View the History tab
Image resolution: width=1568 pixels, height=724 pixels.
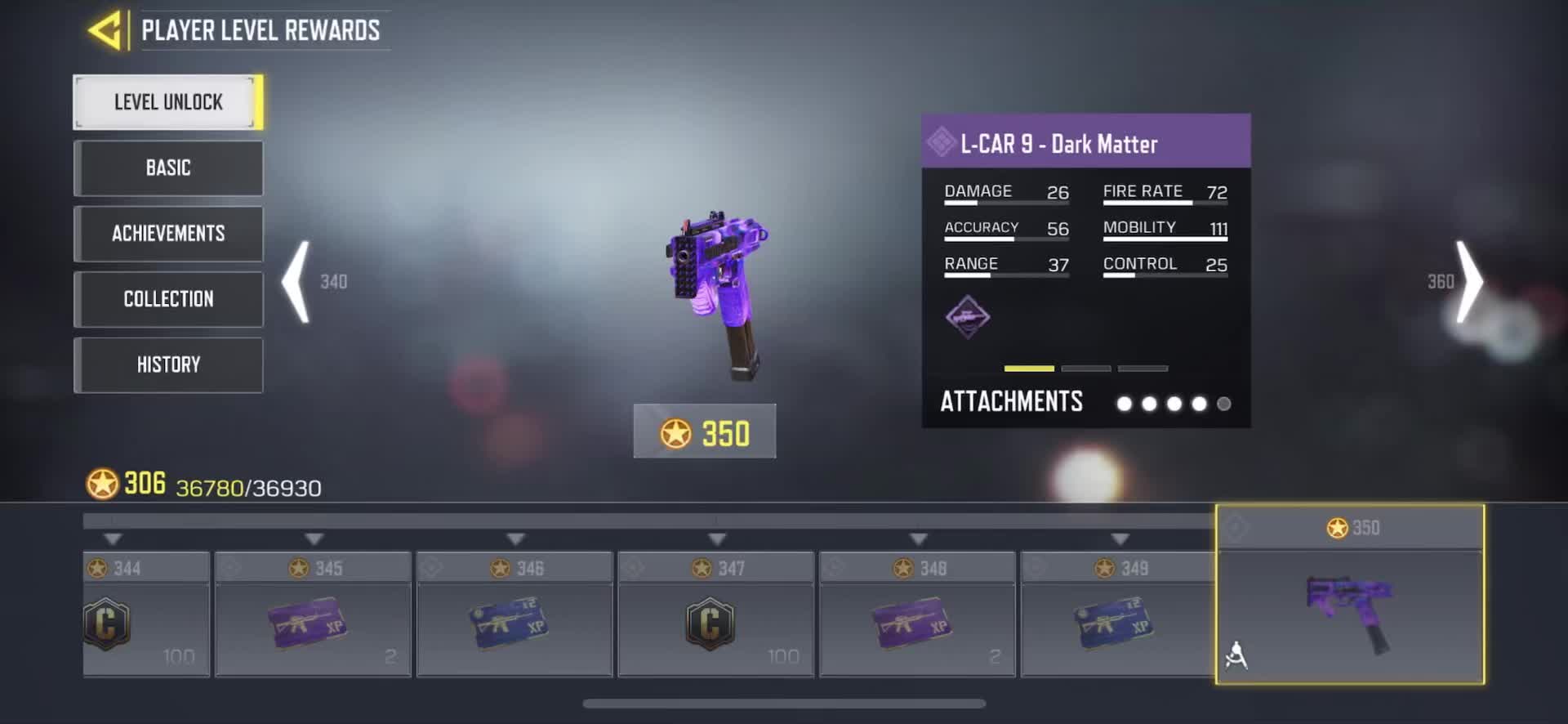(x=168, y=364)
